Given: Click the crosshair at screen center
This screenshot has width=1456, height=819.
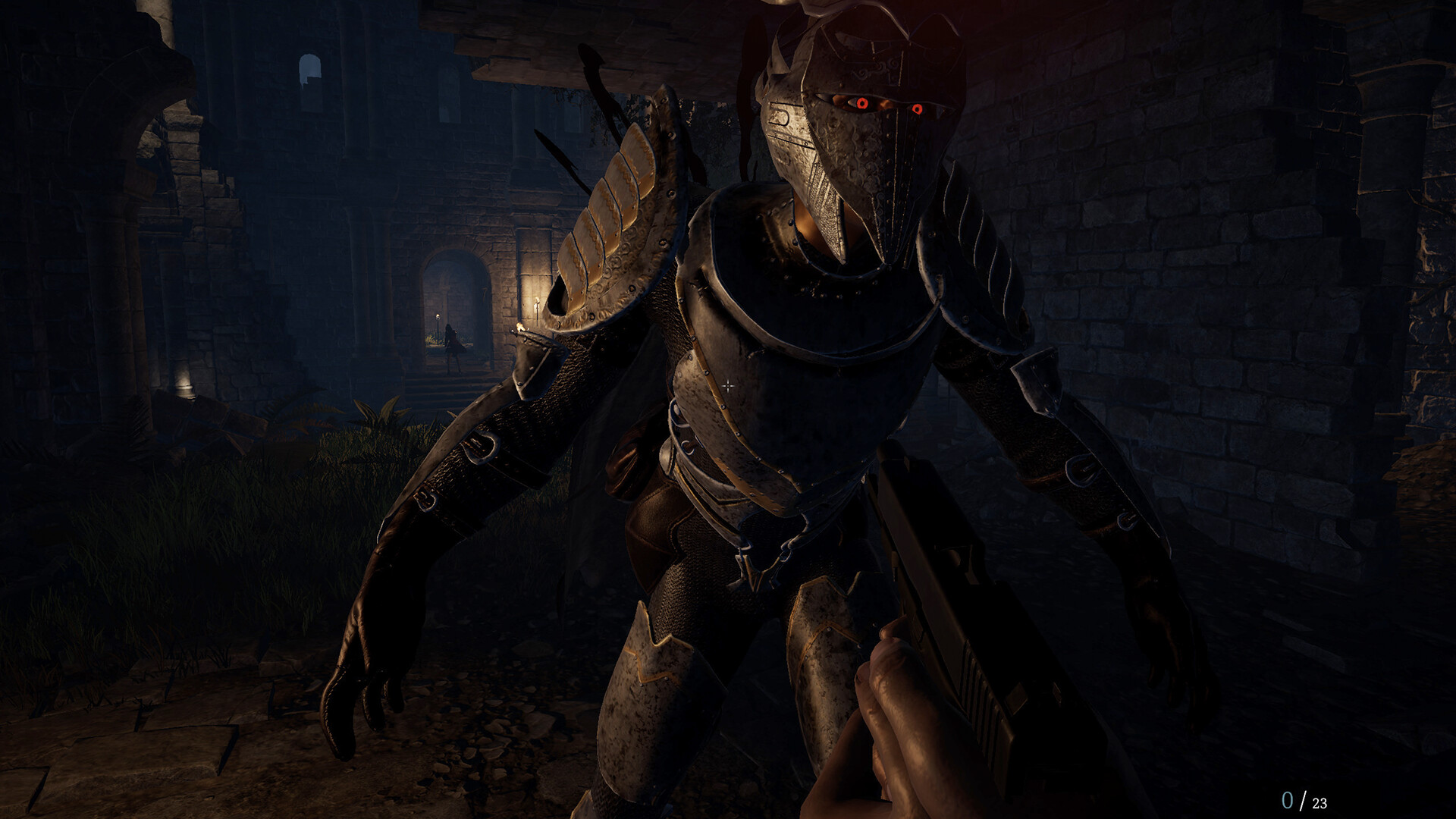Looking at the screenshot, I should point(730,385).
